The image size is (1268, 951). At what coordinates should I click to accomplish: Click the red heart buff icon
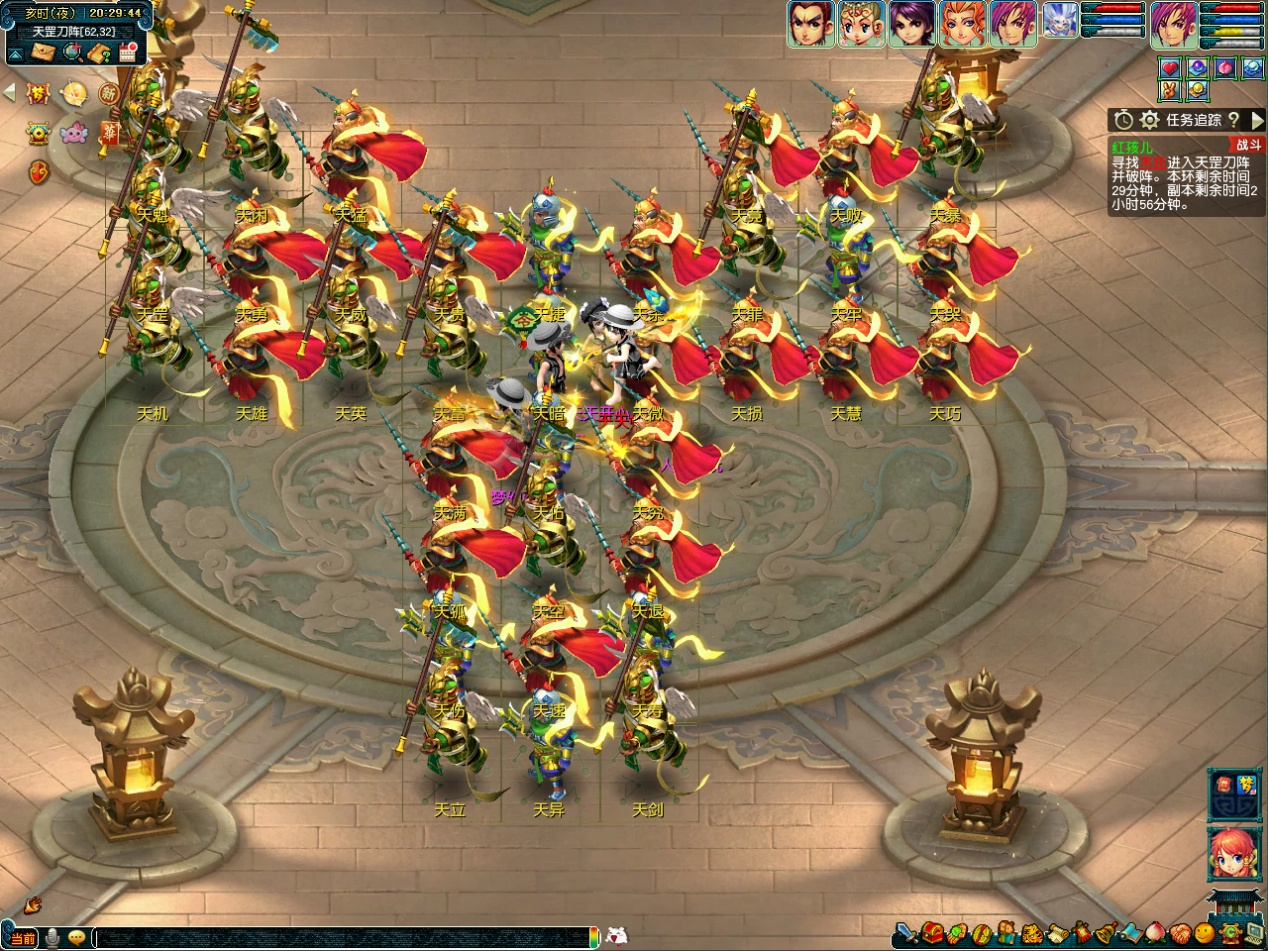point(1170,69)
